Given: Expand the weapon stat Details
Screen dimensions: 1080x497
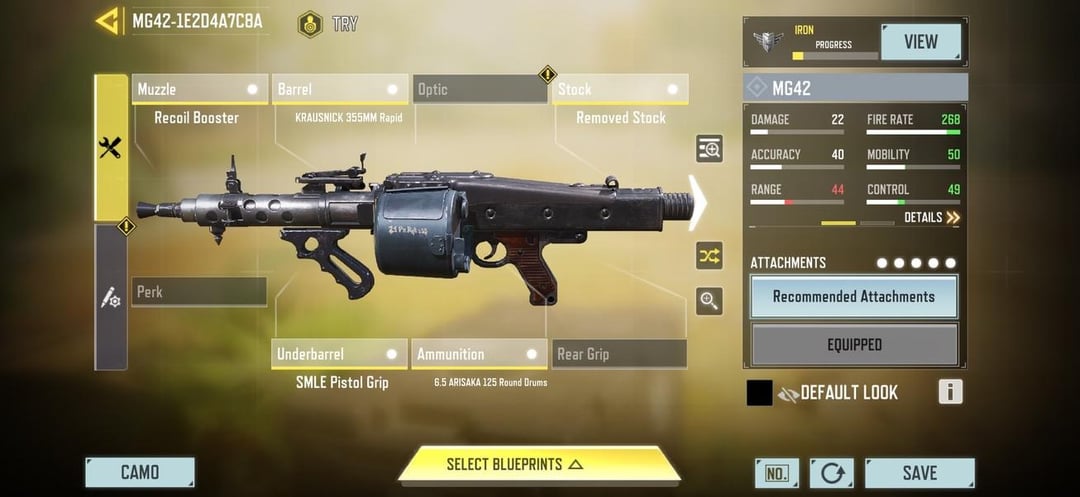Looking at the screenshot, I should pyautogui.click(x=932, y=217).
